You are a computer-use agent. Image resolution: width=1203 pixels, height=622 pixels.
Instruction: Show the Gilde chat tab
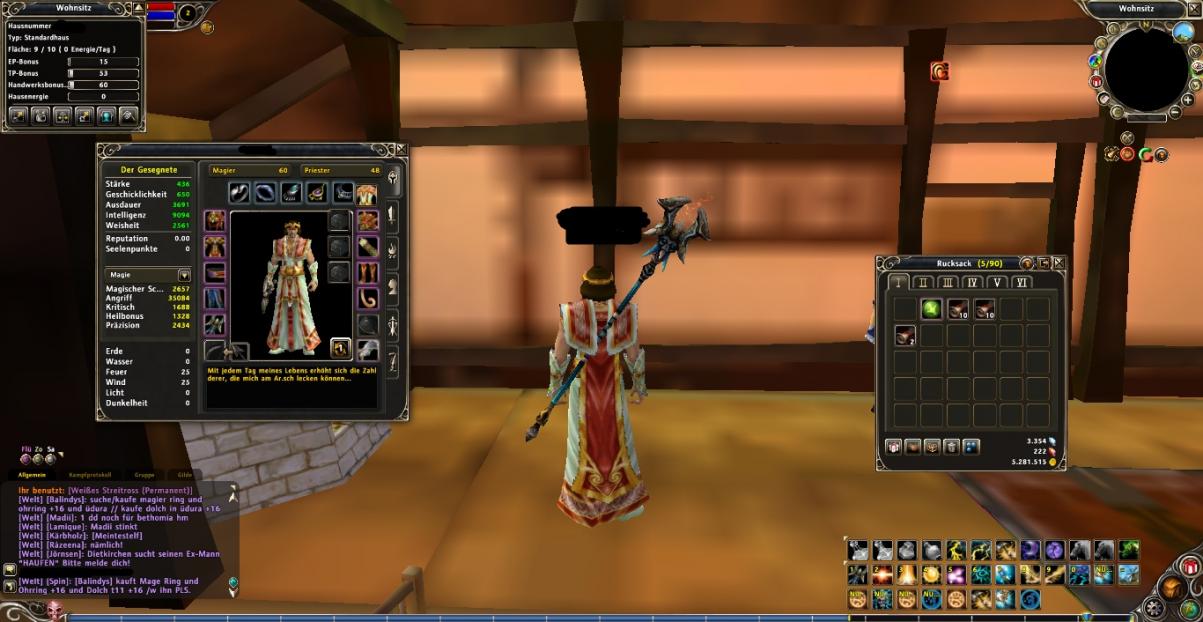[185, 474]
